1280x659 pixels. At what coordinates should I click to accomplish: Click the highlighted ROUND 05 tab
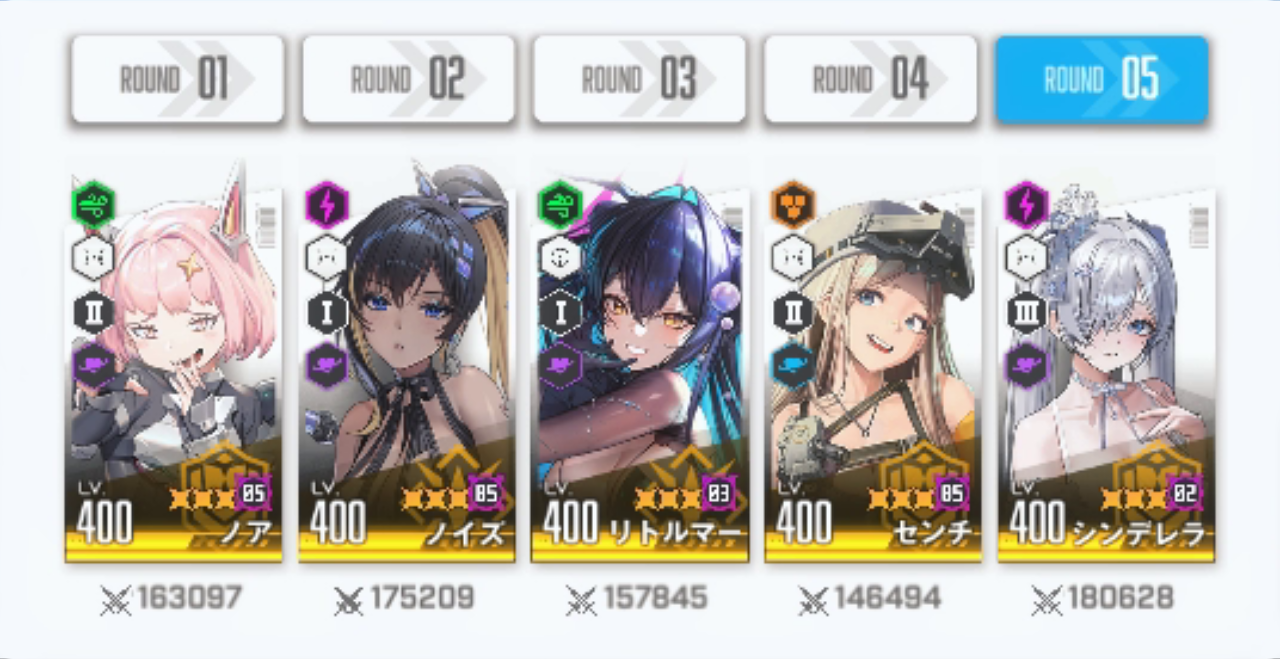[1101, 80]
